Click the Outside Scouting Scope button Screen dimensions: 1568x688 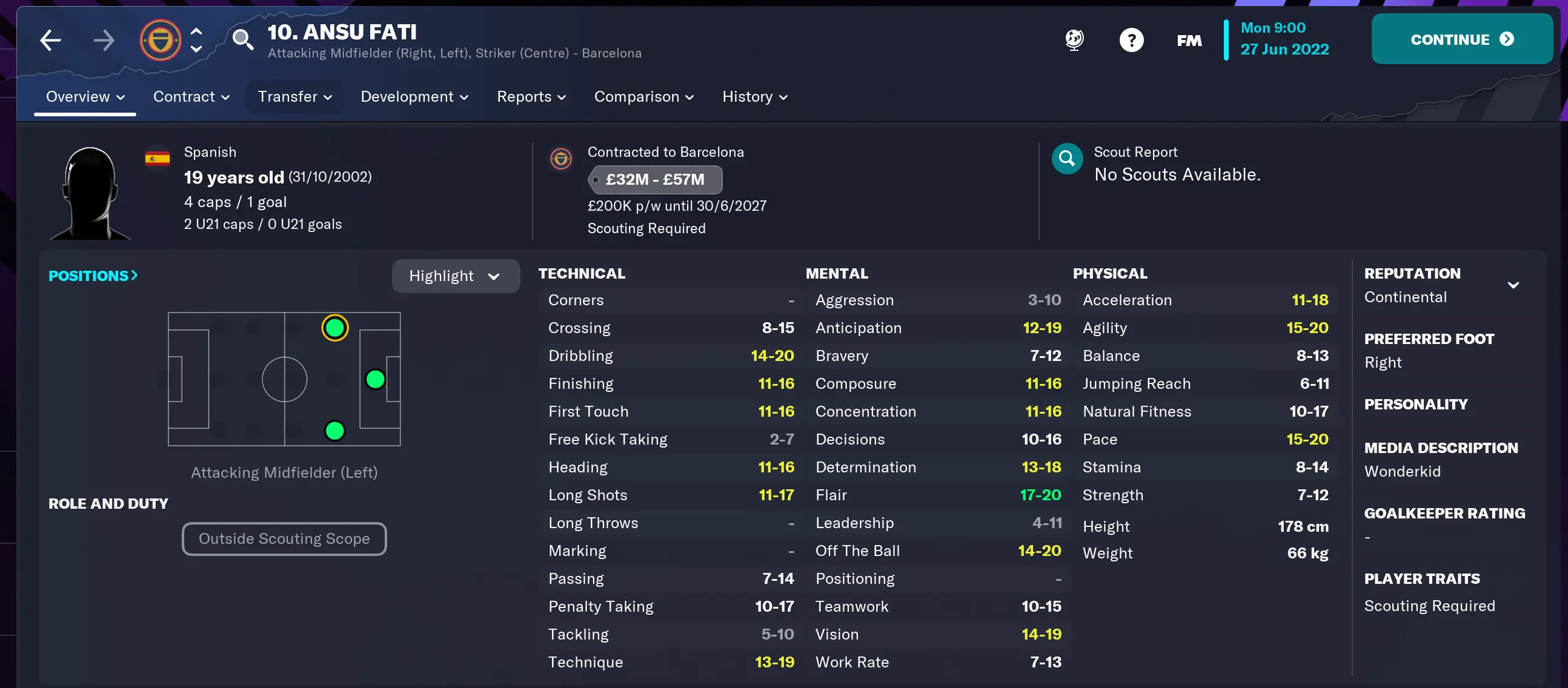coord(284,538)
